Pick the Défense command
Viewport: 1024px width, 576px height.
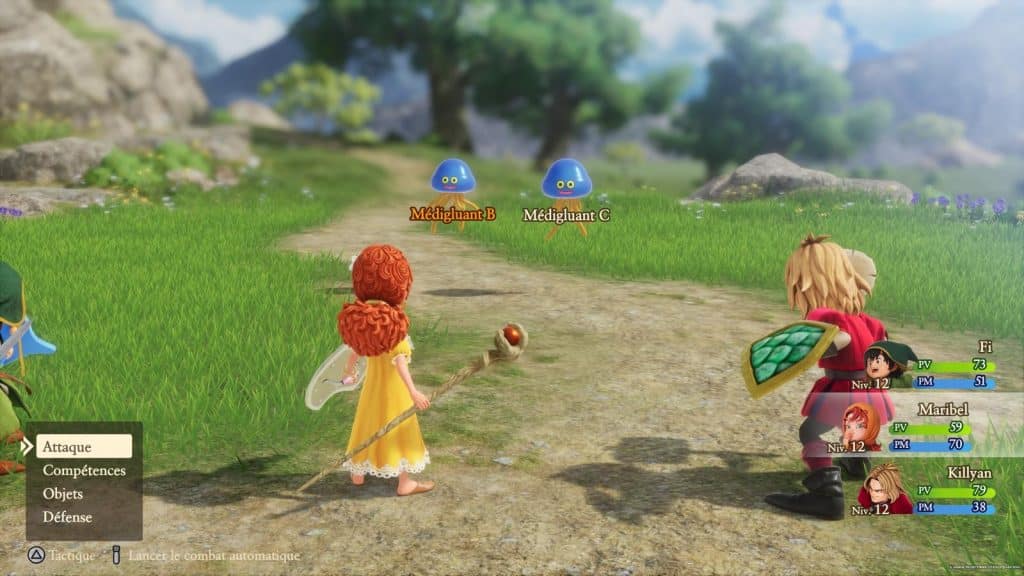pos(67,517)
